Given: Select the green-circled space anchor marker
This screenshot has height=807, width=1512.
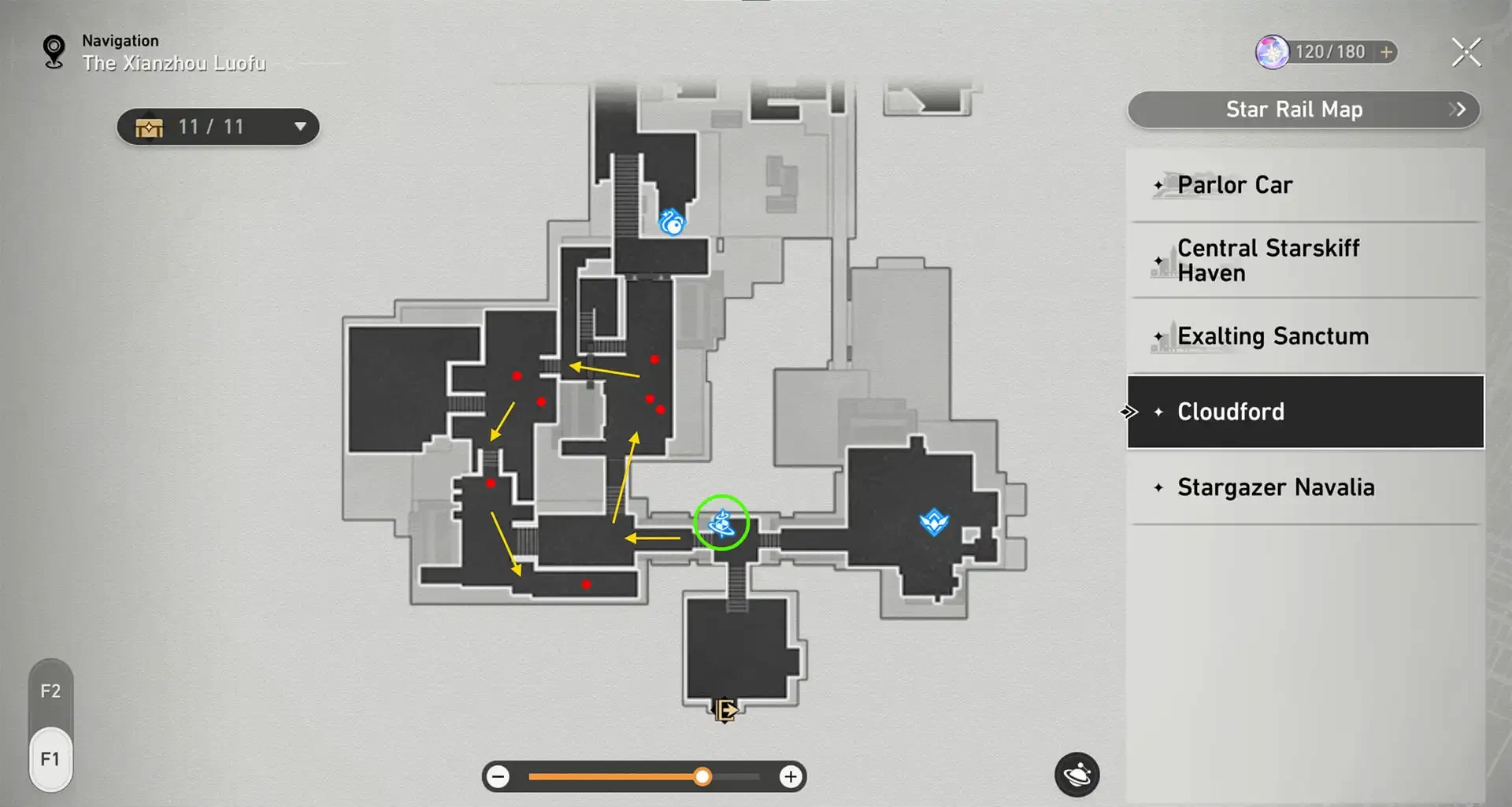Looking at the screenshot, I should pyautogui.click(x=721, y=522).
